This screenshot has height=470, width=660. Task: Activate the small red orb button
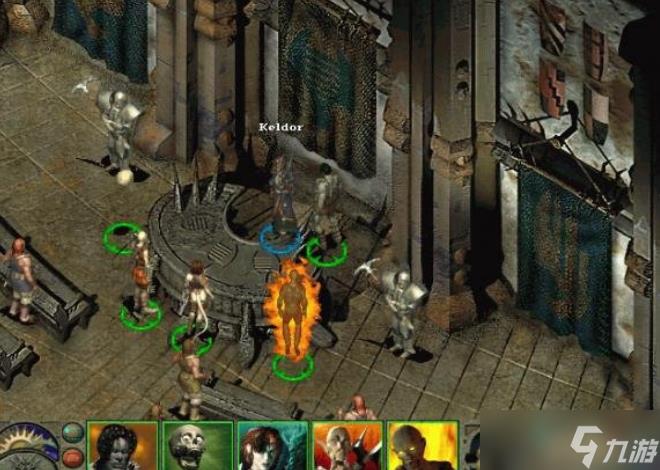click(72, 458)
